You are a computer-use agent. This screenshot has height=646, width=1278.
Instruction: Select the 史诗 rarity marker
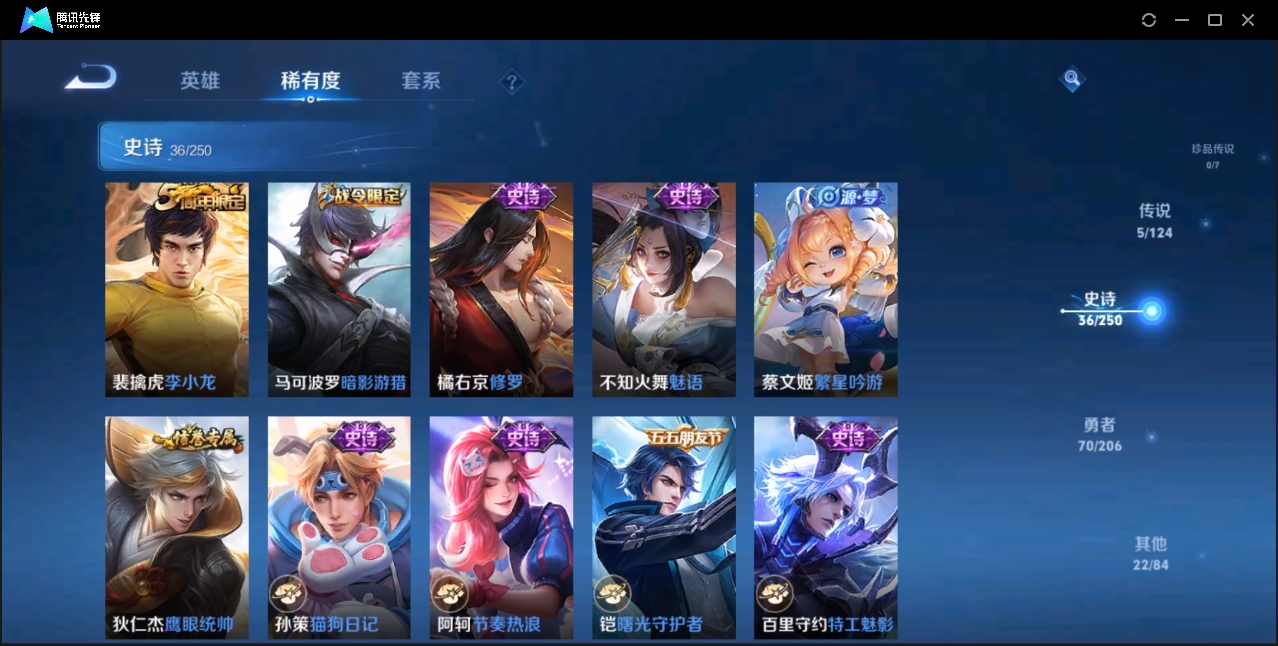pos(1151,311)
